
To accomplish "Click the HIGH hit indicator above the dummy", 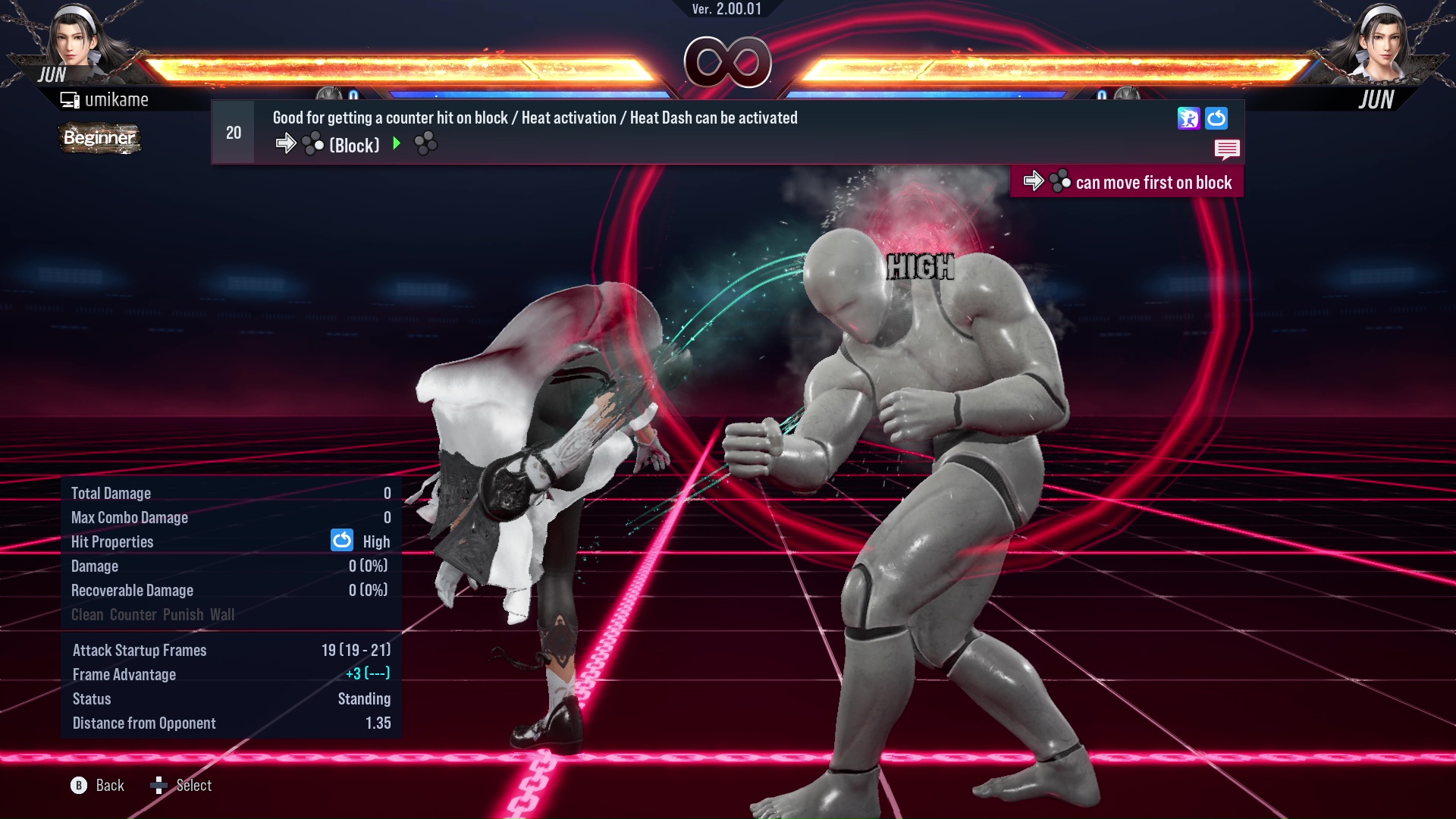I will click(920, 267).
